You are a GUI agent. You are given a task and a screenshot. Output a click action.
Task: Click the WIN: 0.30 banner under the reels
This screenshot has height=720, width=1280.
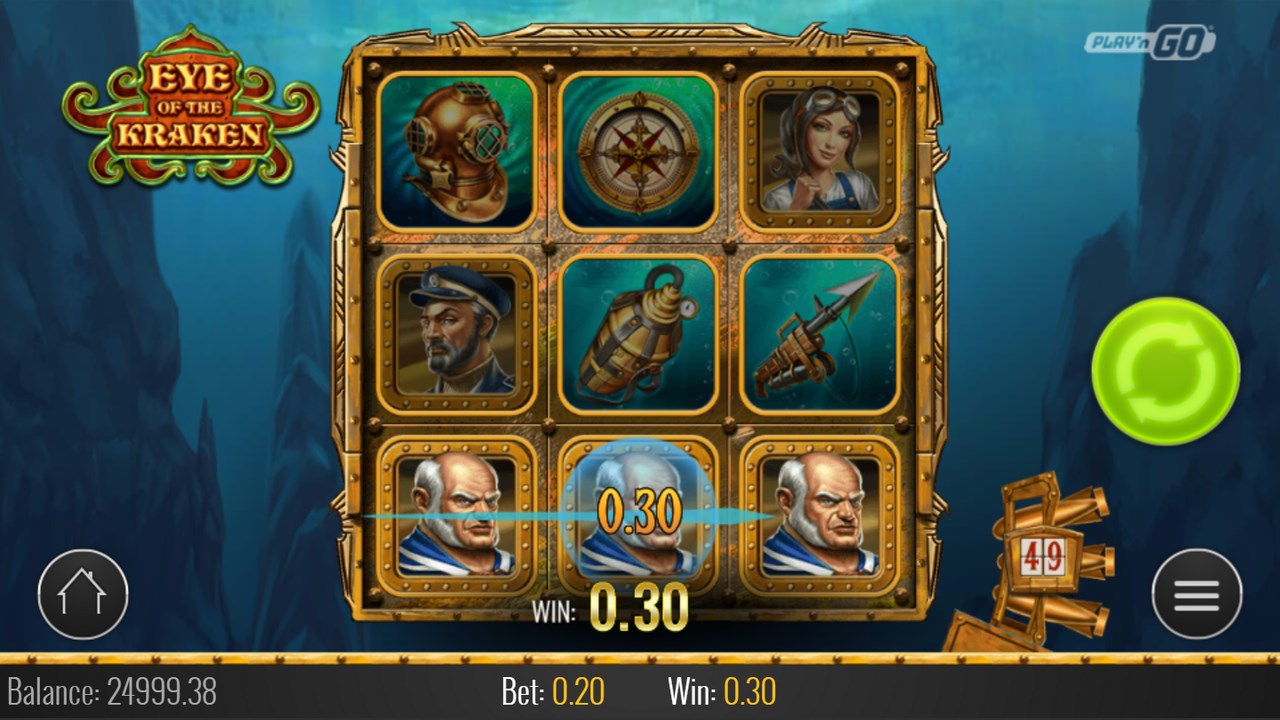pyautogui.click(x=615, y=607)
